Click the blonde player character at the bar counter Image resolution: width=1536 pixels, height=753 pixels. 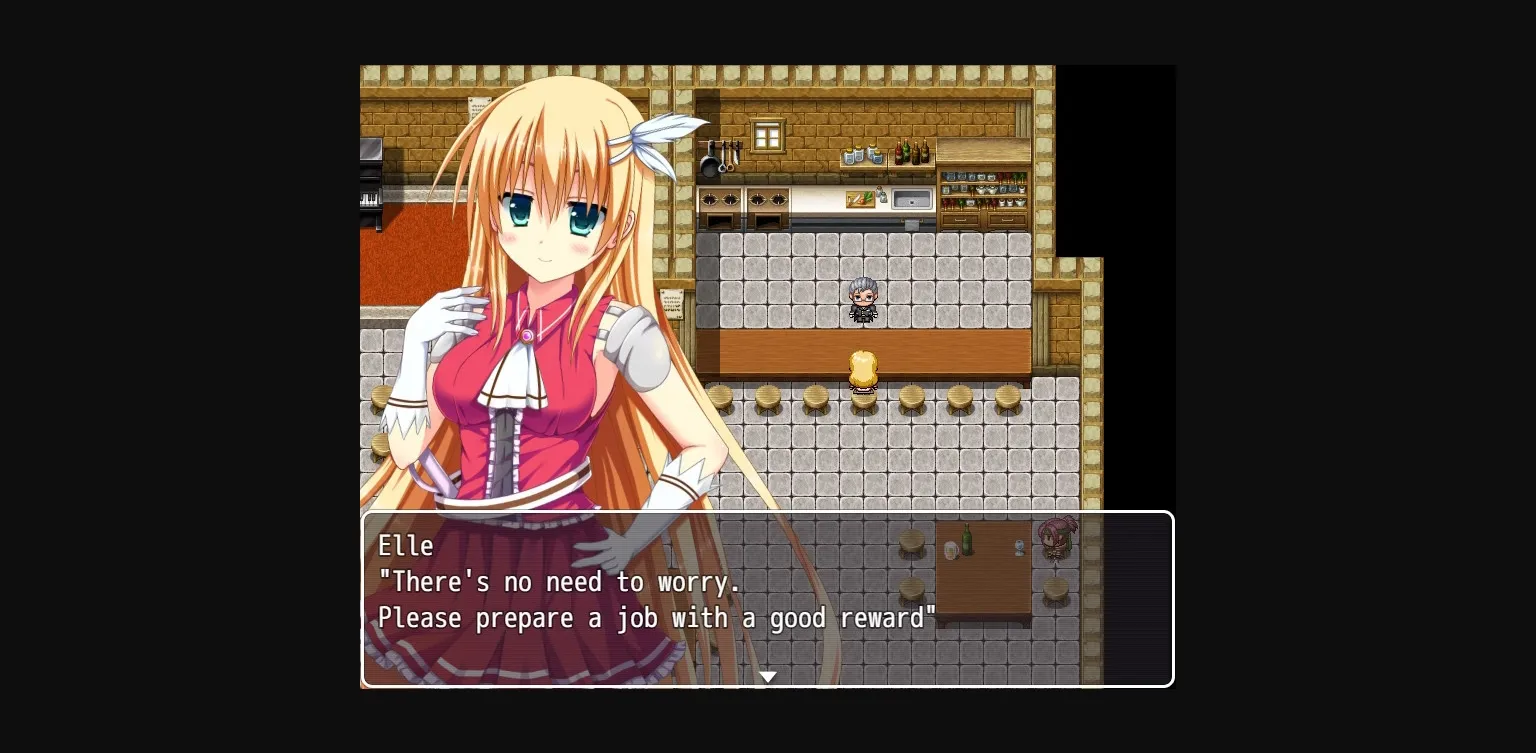(863, 370)
